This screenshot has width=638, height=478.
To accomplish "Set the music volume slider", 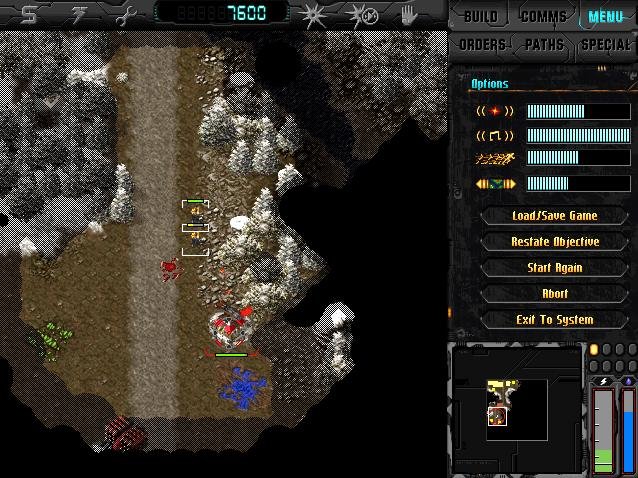I will pos(564,135).
